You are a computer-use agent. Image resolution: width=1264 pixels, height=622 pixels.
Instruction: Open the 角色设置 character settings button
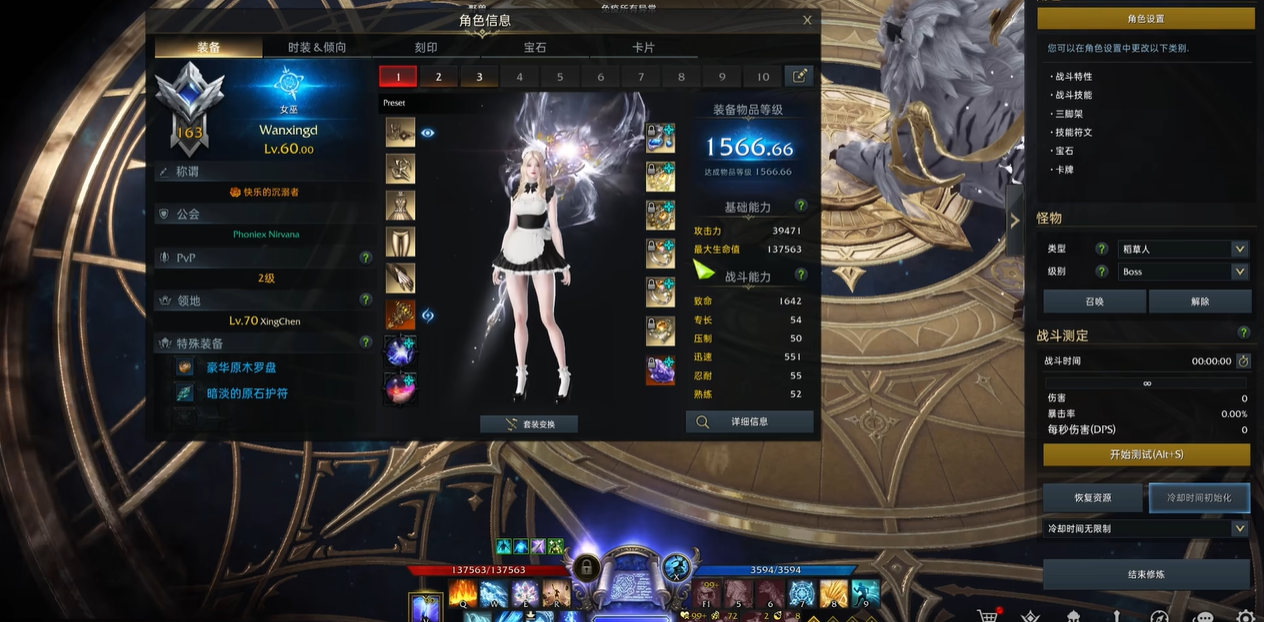click(x=1145, y=19)
